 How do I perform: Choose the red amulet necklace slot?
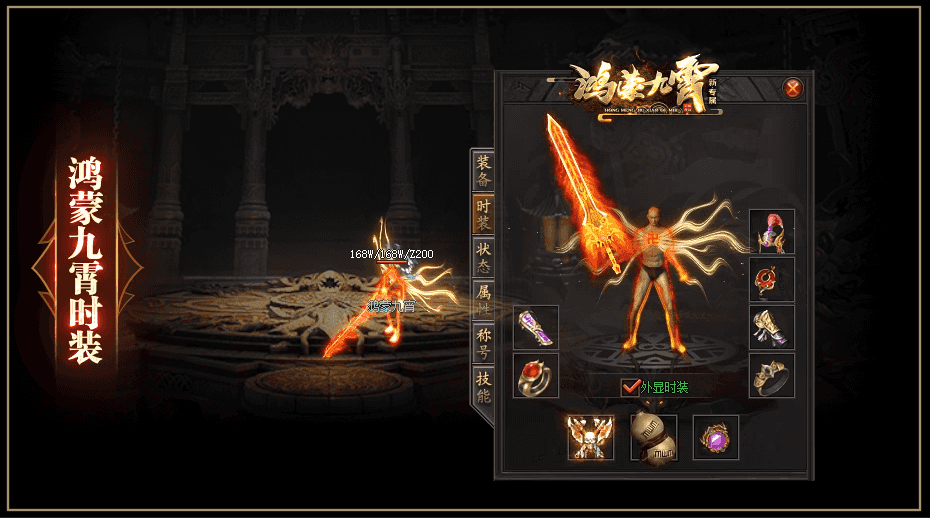click(772, 280)
